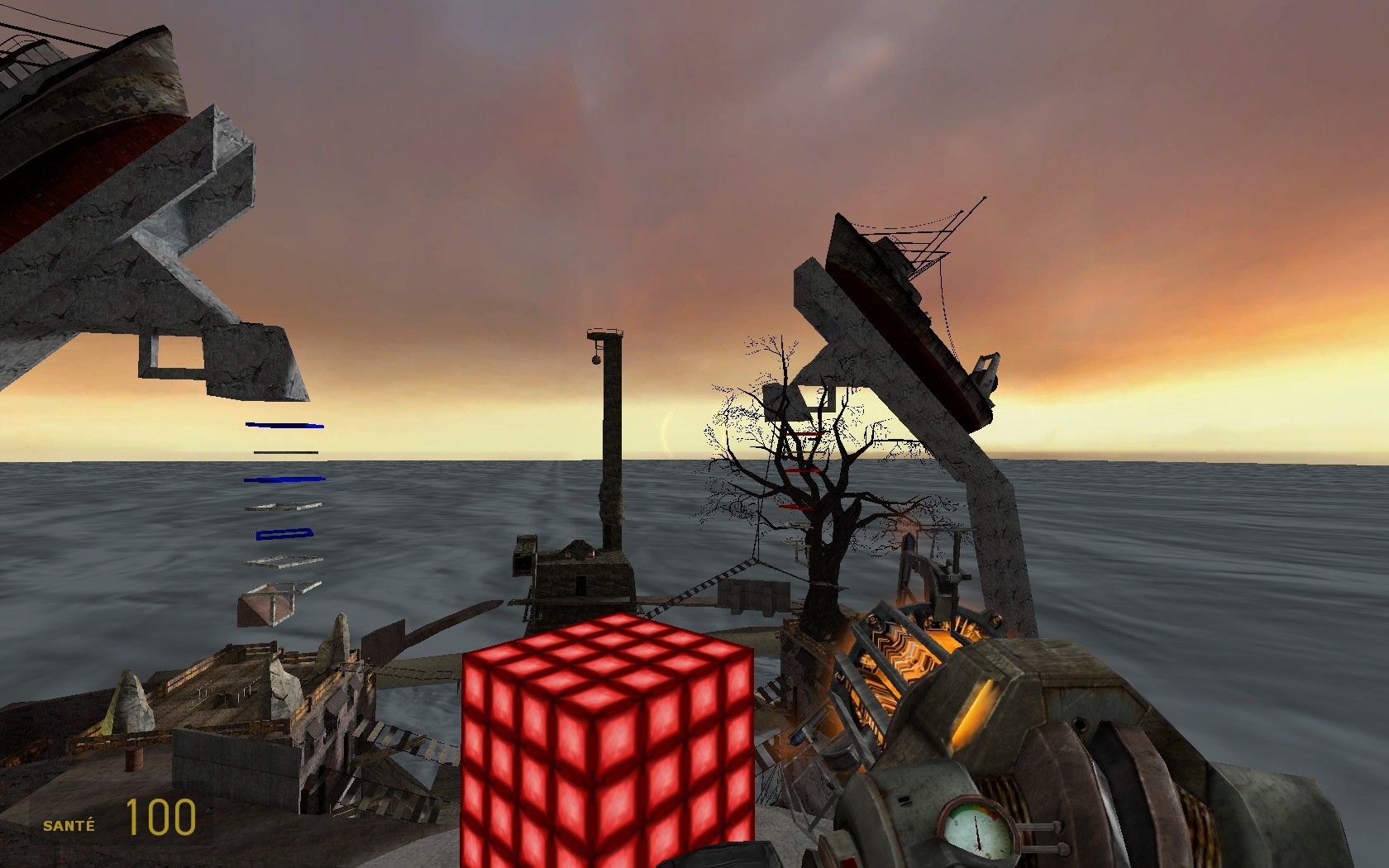Click the middle dark floating bar
Screen dimensions: 1389x868
point(285,452)
